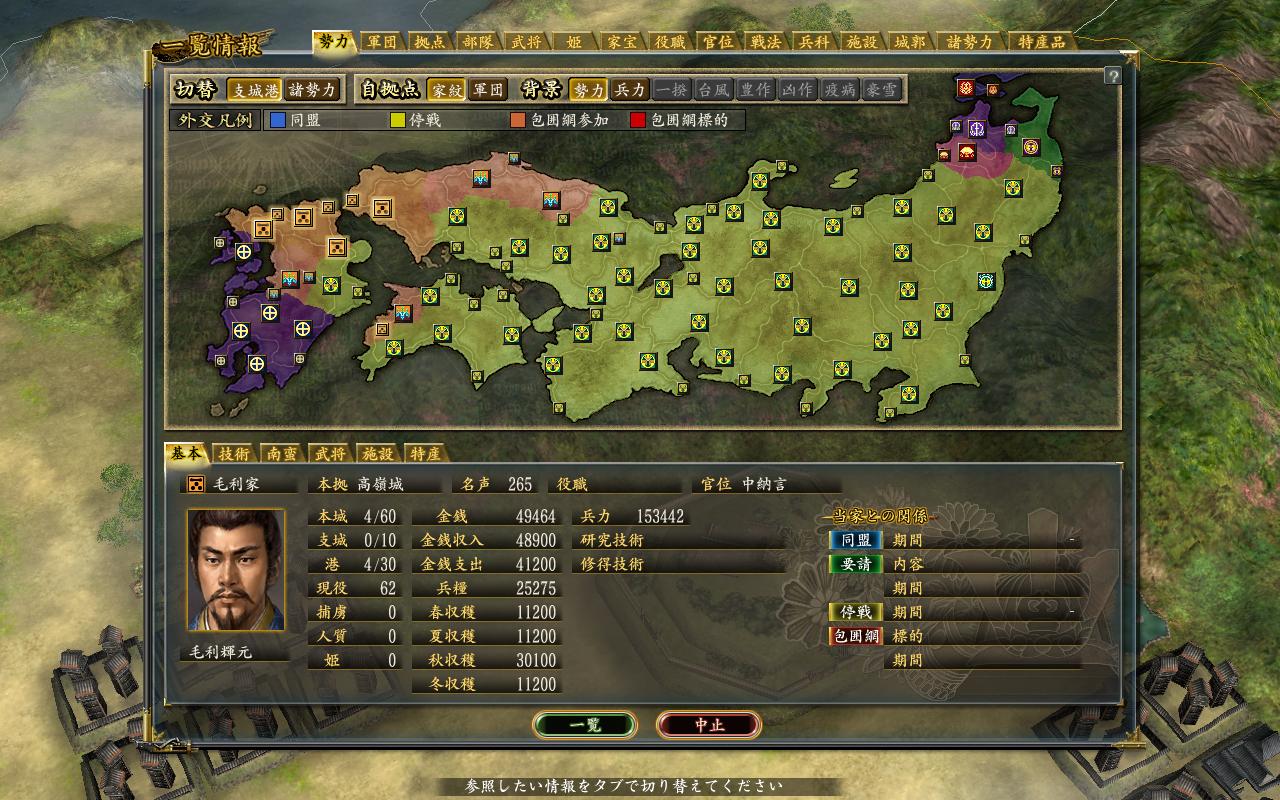This screenshot has height=800, width=1280.
Task: Cancel with the 中止 button
Action: tap(709, 725)
